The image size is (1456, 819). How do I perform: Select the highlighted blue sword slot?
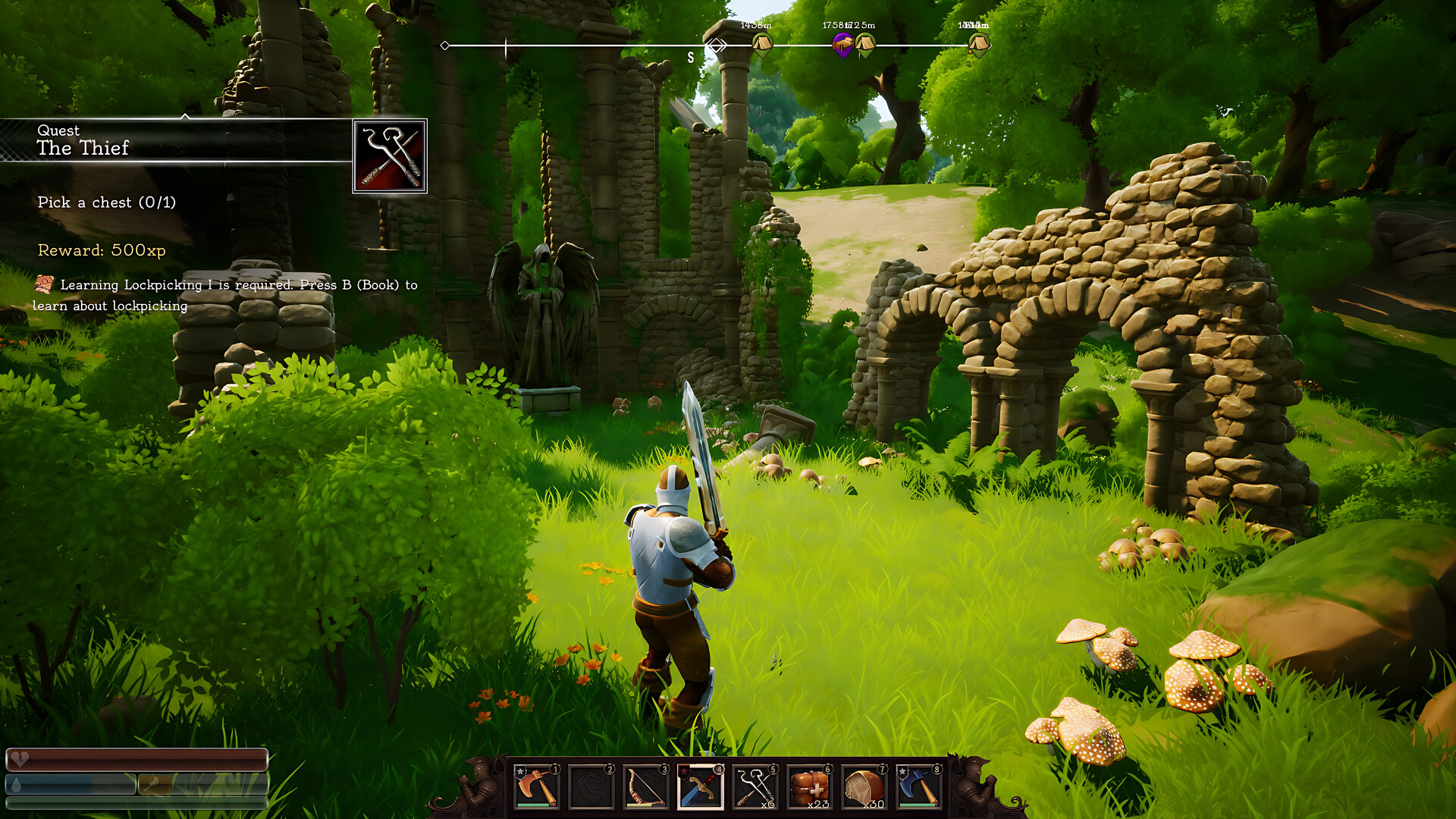tap(700, 786)
